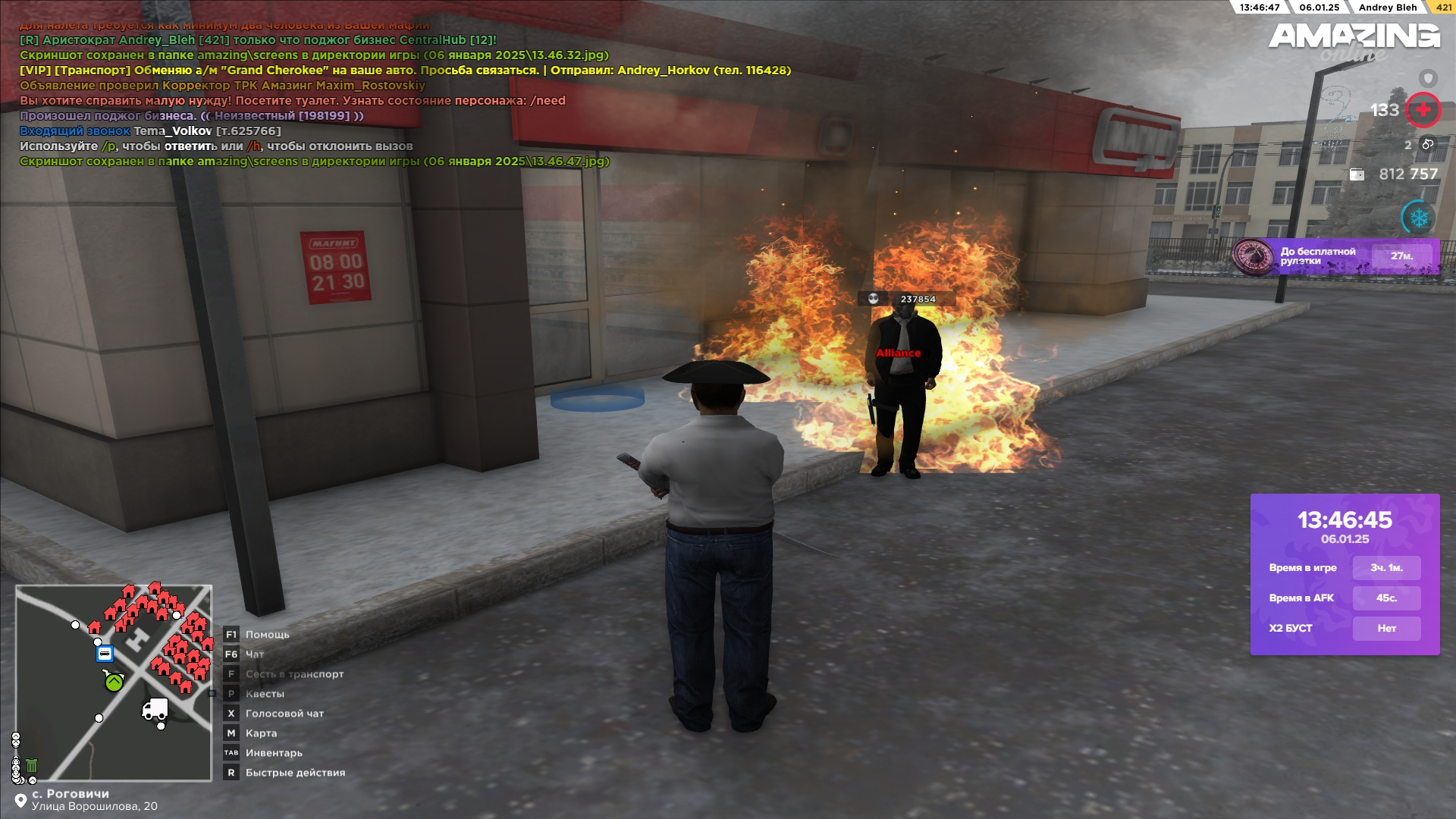Click the incoming call message from Tema_Volkov
Viewport: 1456px width, 819px height.
pos(150,131)
